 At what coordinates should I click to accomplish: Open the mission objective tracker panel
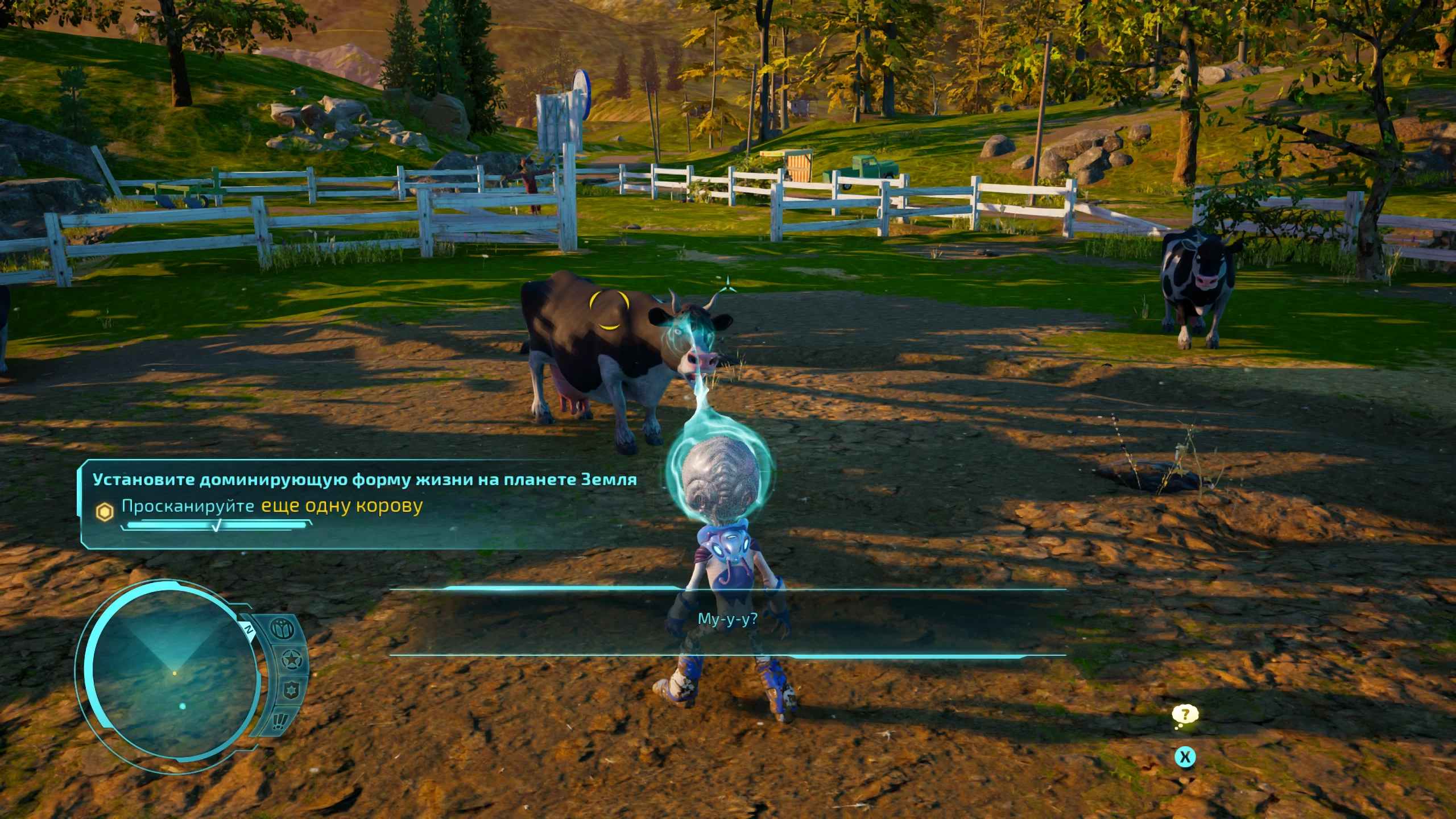364,503
